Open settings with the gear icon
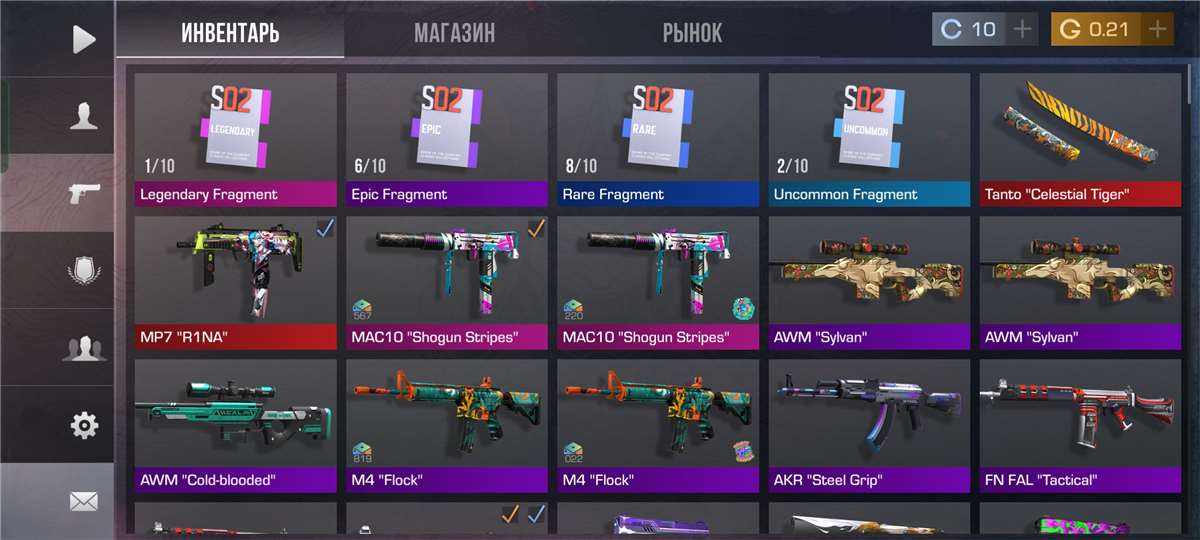This screenshot has height=540, width=1200. [x=84, y=425]
